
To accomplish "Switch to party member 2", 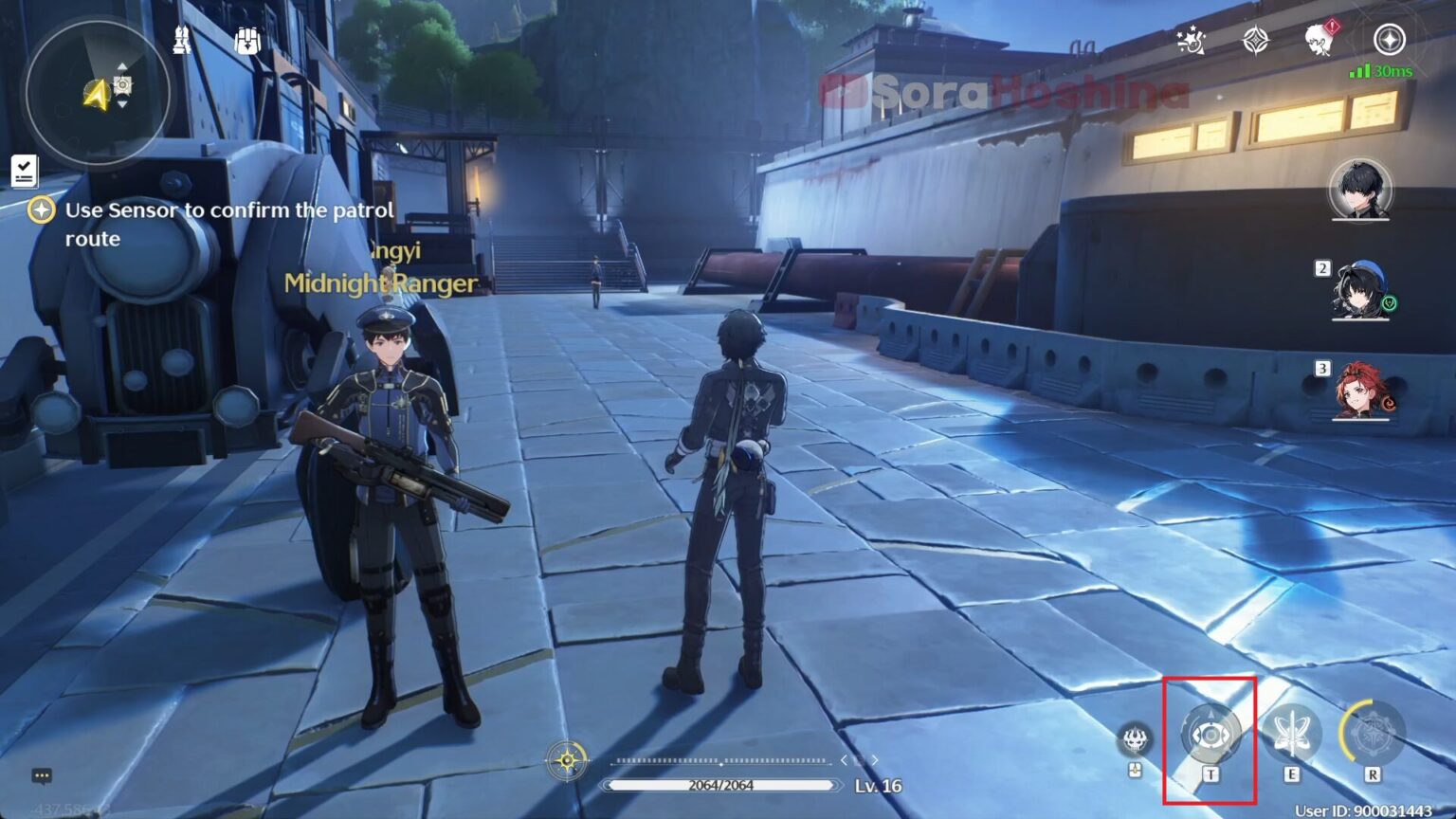I will (x=1360, y=290).
